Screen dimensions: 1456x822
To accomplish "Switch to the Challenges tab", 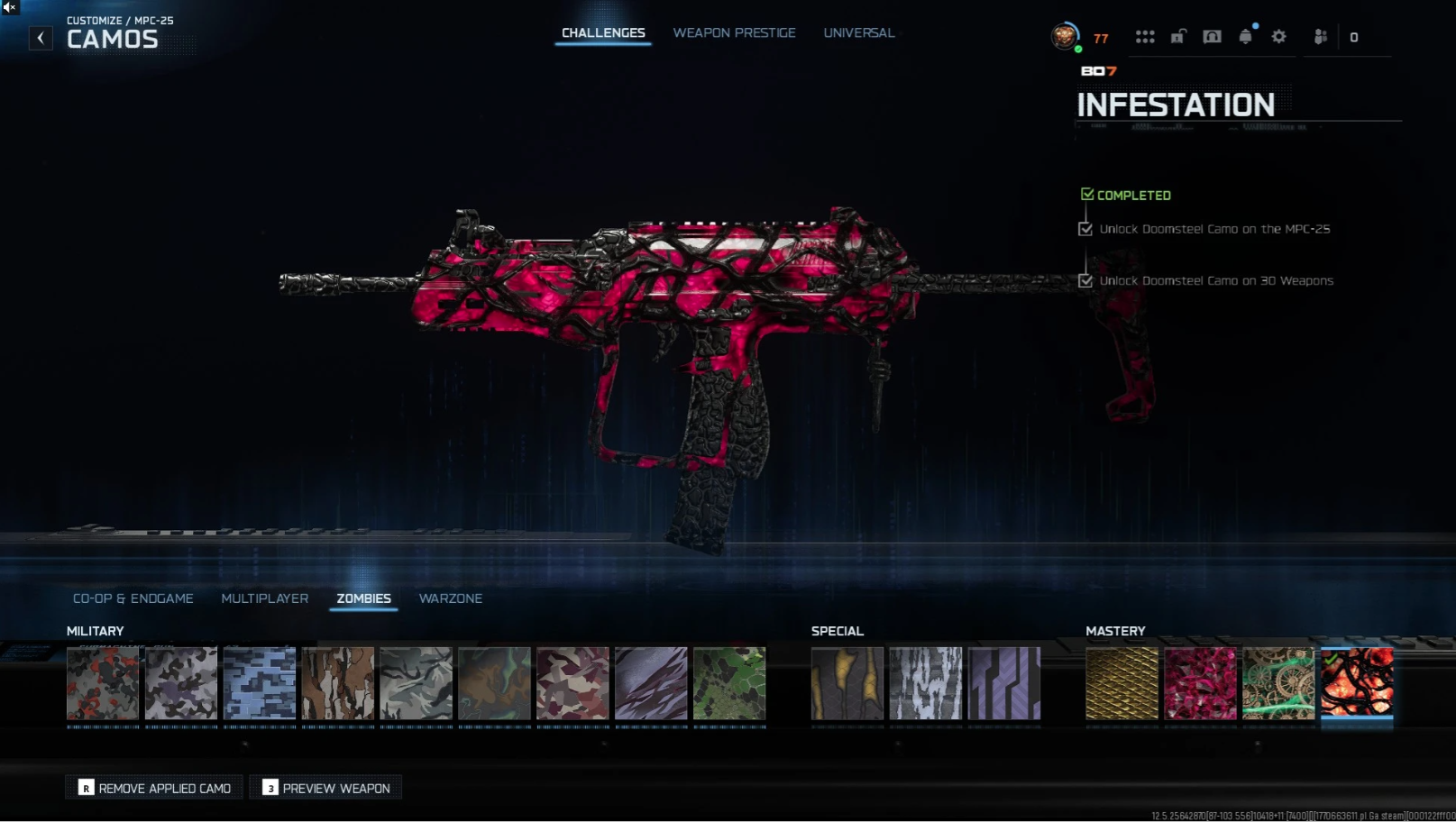I will [x=603, y=33].
